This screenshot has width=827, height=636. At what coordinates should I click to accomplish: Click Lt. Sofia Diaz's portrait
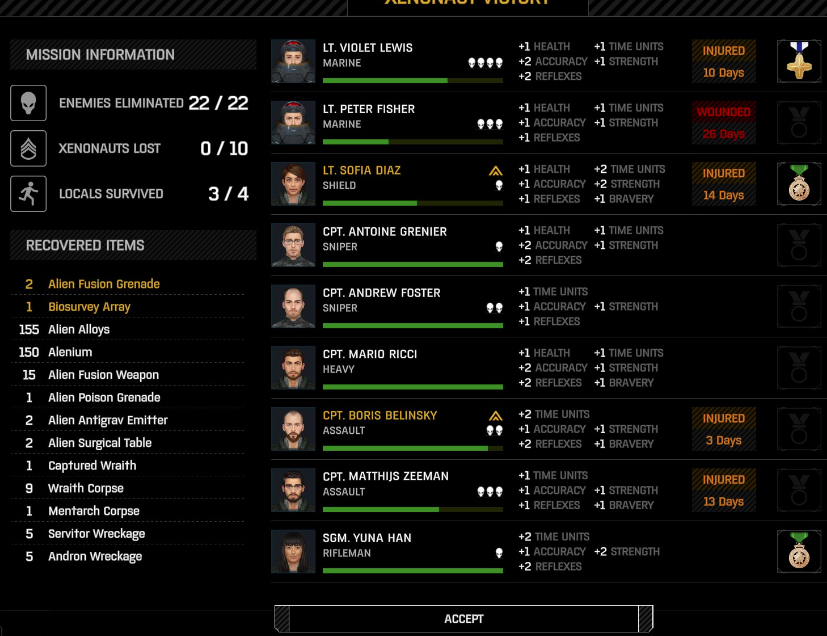[294, 184]
